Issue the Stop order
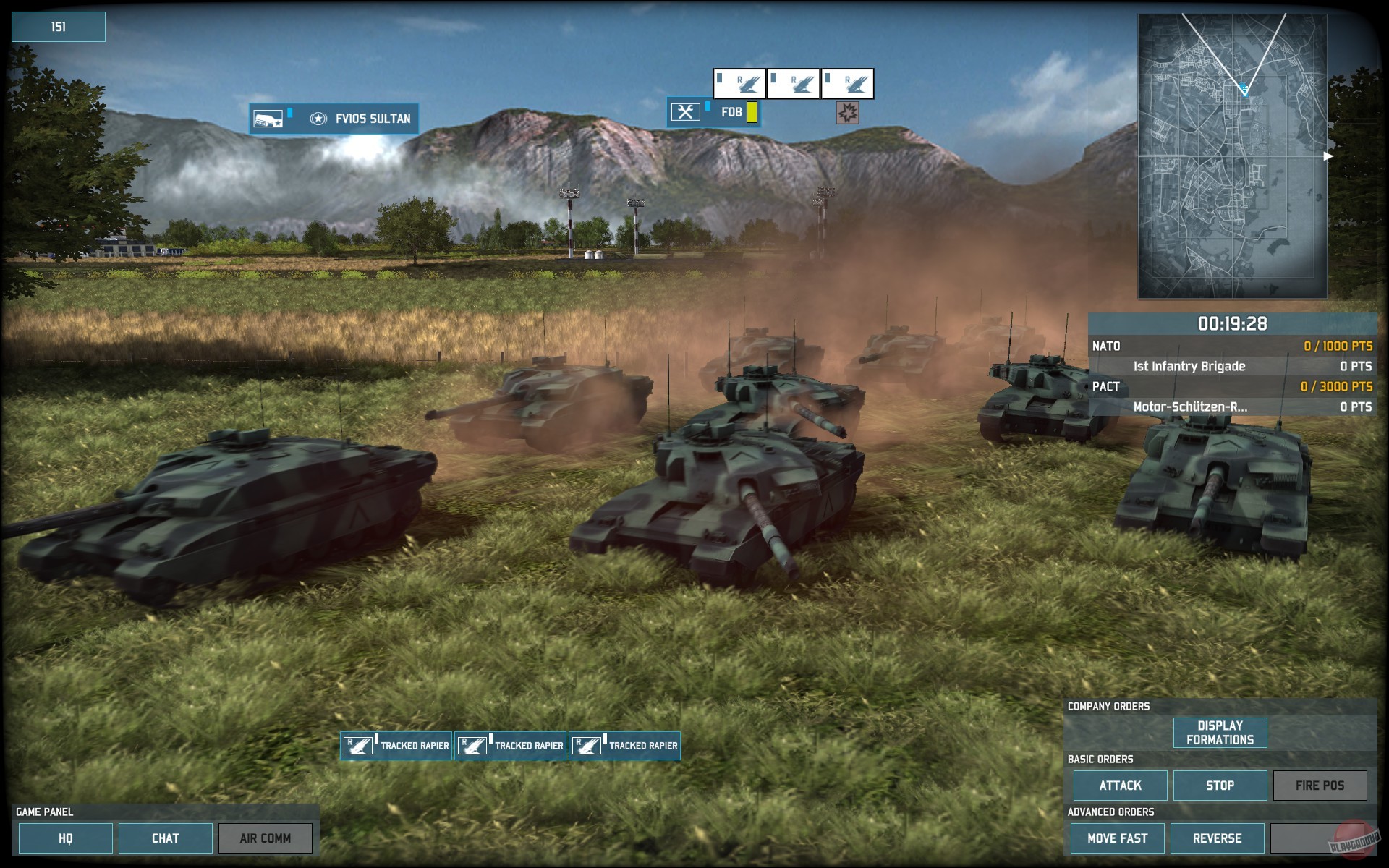The width and height of the screenshot is (1389, 868). (1220, 786)
